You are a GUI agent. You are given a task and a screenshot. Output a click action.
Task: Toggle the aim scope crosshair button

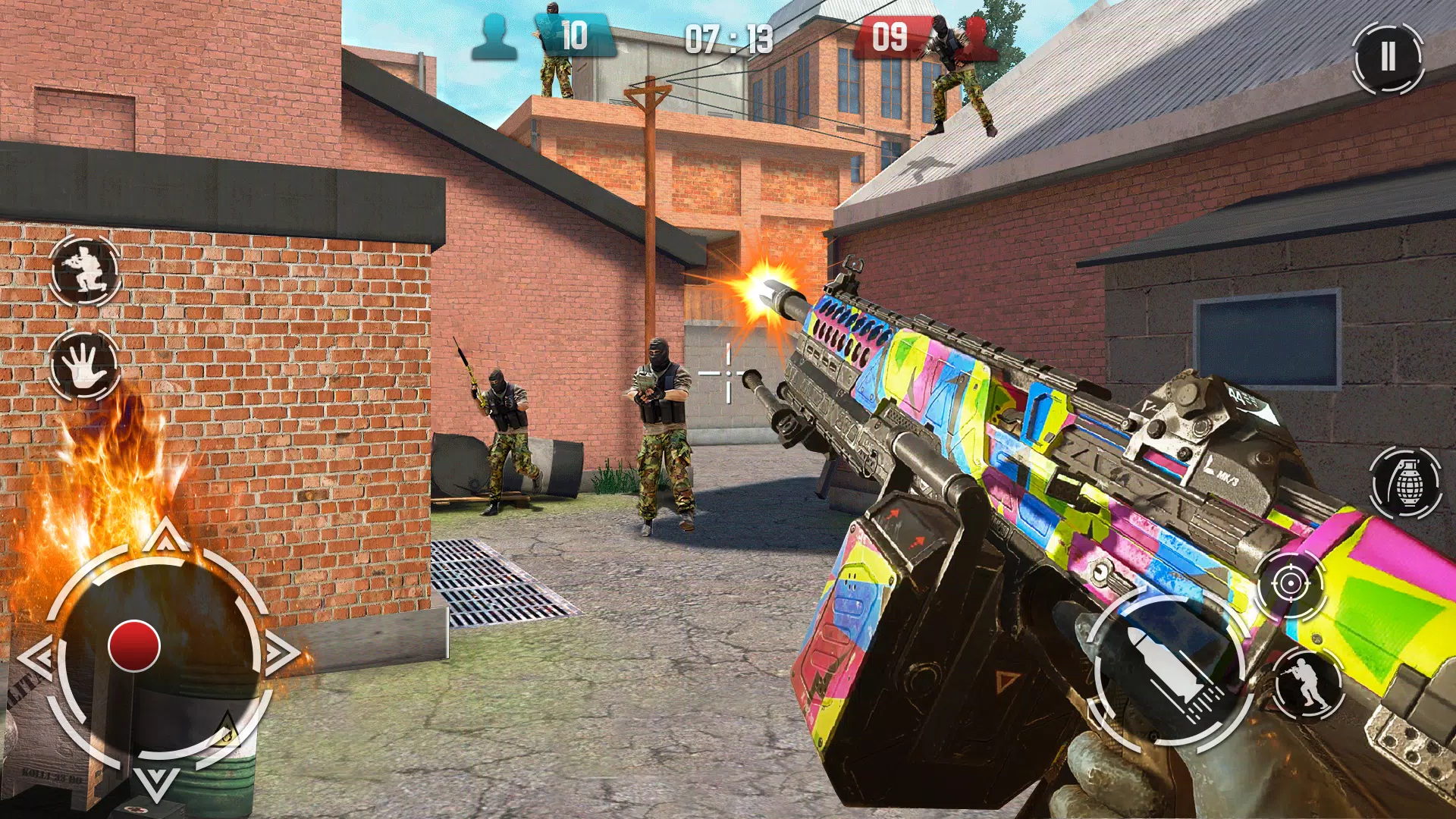pyautogui.click(x=1290, y=584)
